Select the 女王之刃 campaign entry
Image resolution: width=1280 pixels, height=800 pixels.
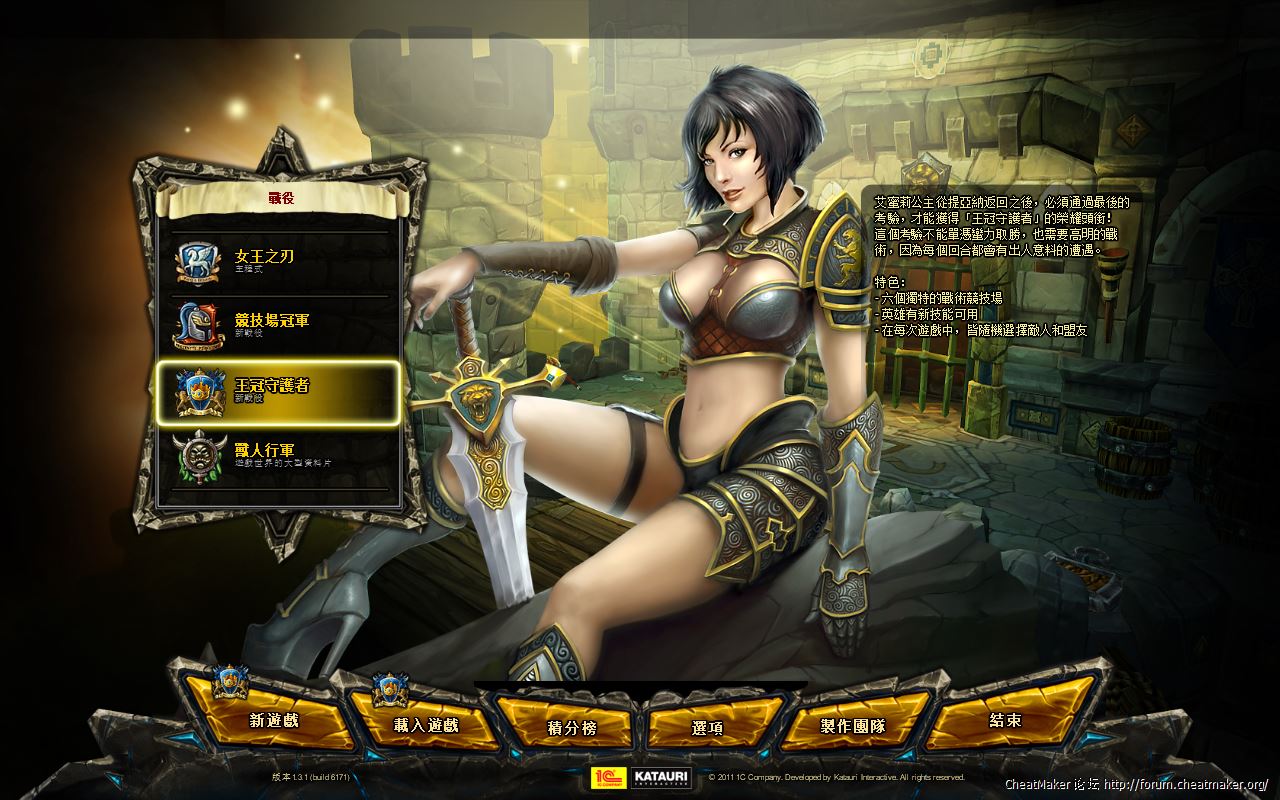[x=278, y=262]
